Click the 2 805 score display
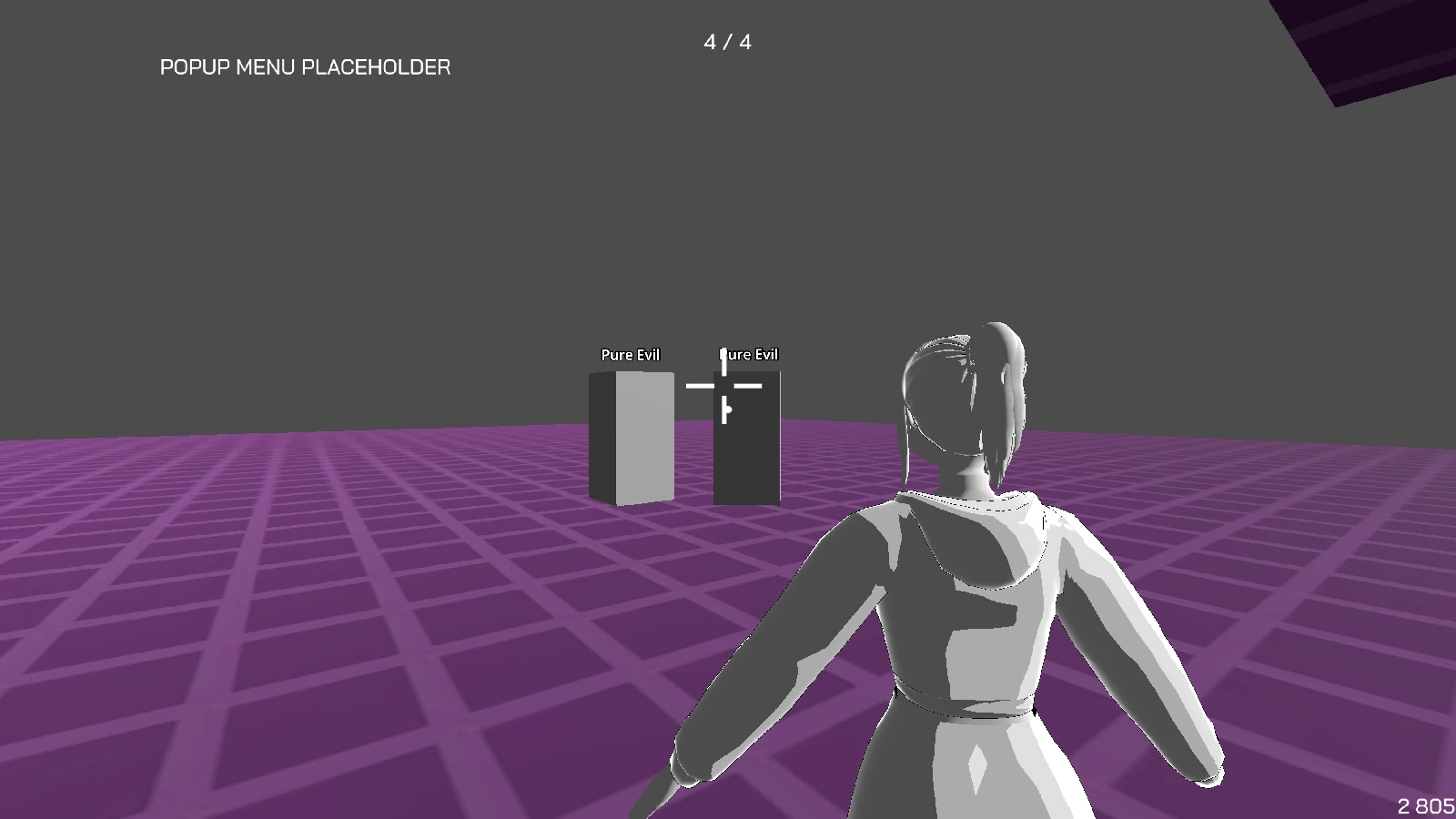 1425,805
